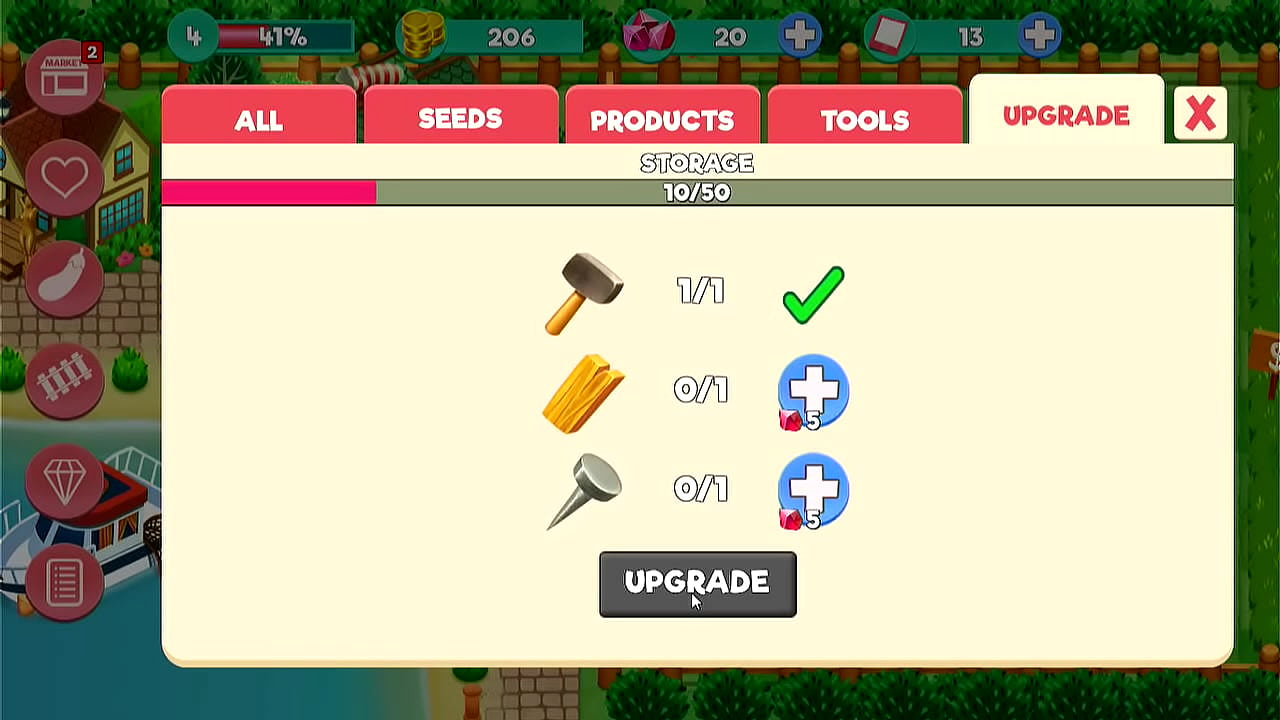Switch to the SEEDS tab
The width and height of the screenshot is (1280, 720).
[460, 118]
